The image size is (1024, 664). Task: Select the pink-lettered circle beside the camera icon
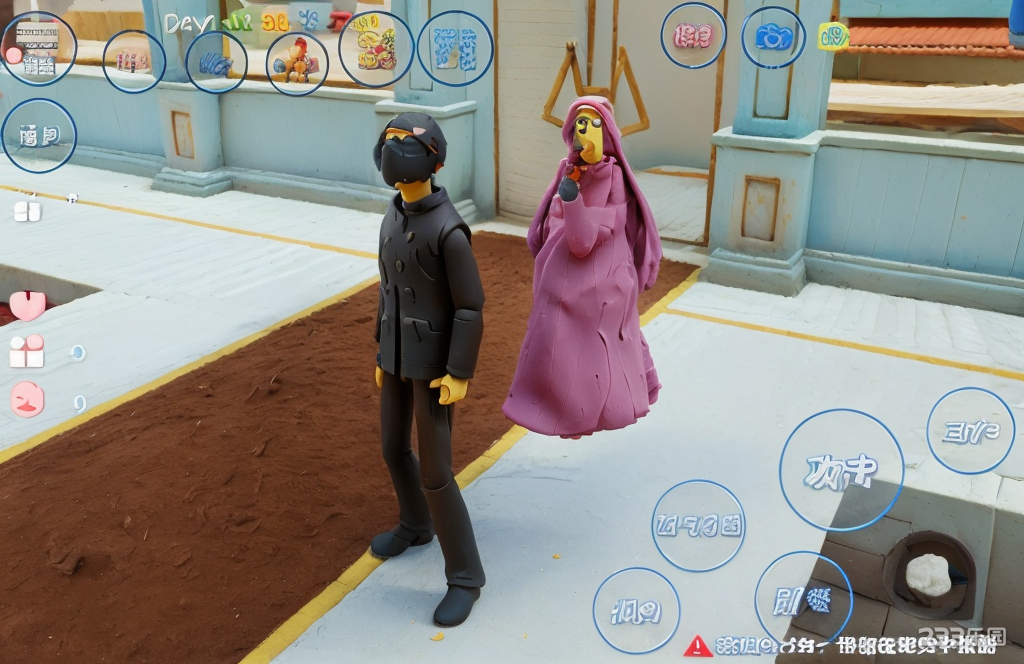[693, 36]
